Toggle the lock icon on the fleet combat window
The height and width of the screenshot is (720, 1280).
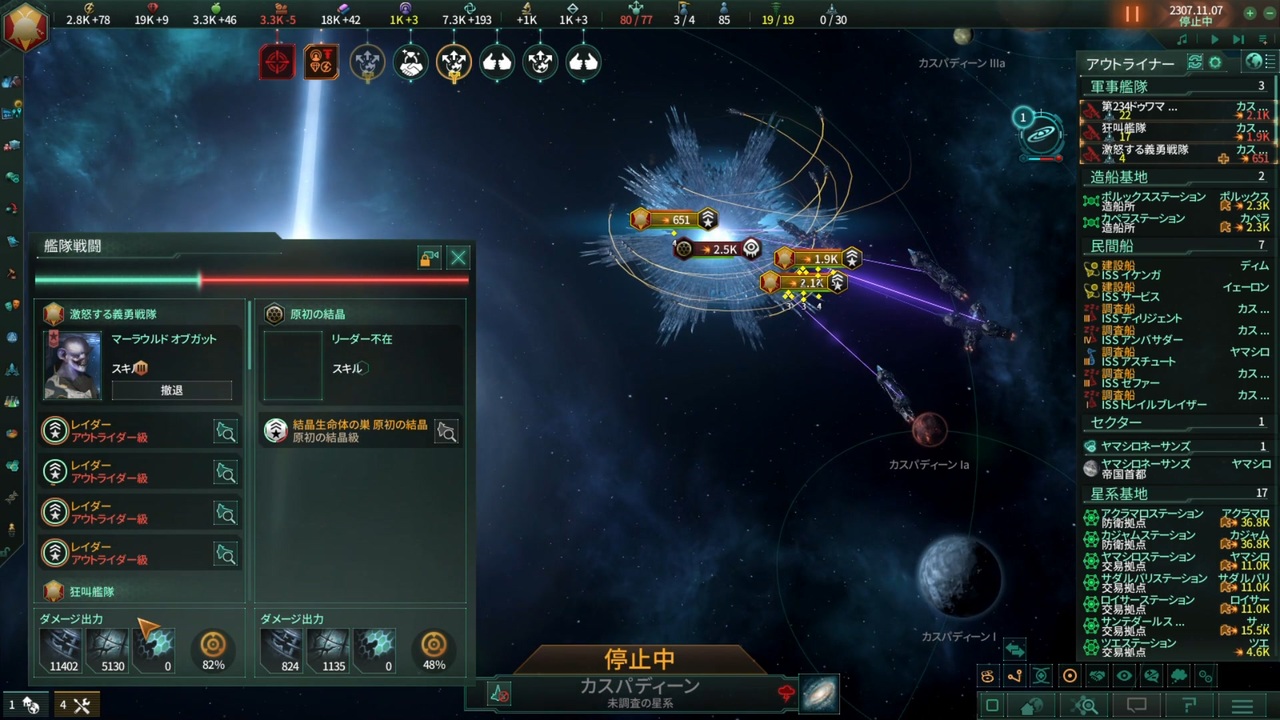click(428, 258)
